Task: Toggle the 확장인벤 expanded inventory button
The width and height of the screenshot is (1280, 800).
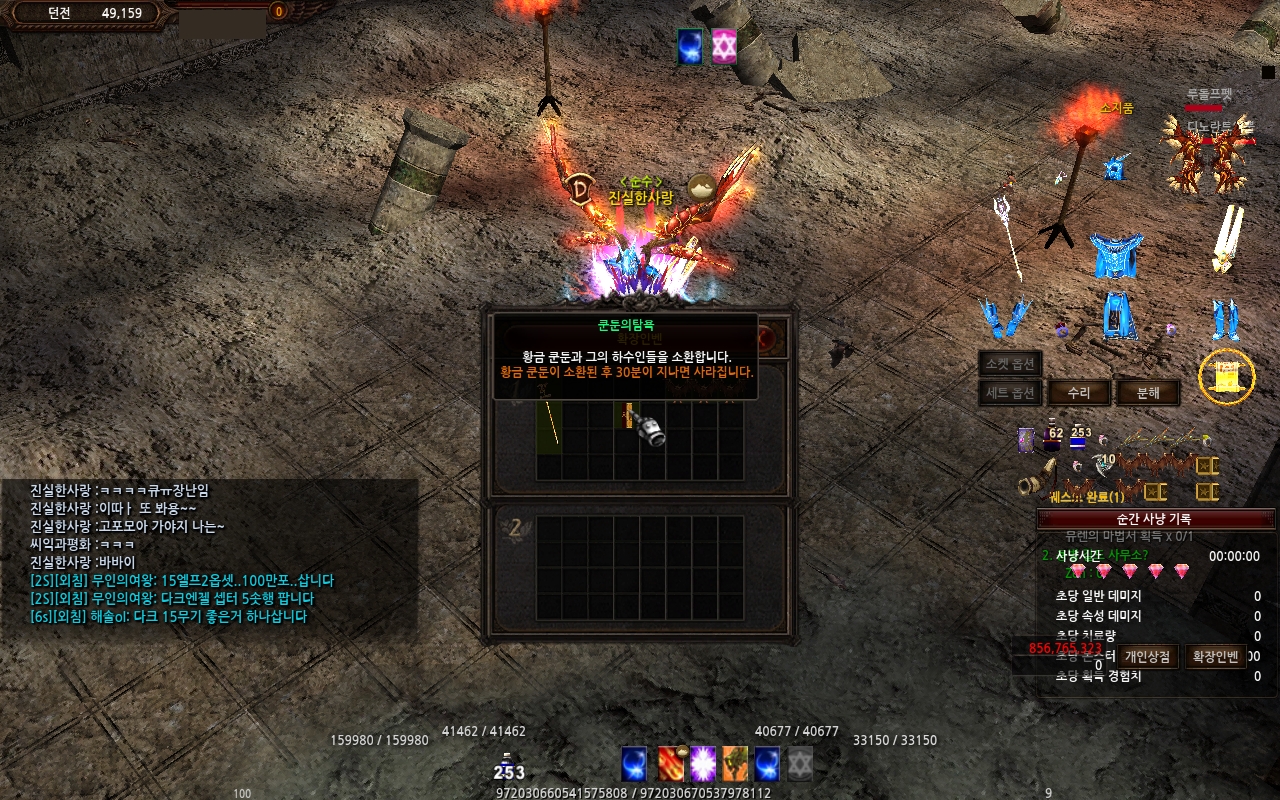Action: [1215, 656]
